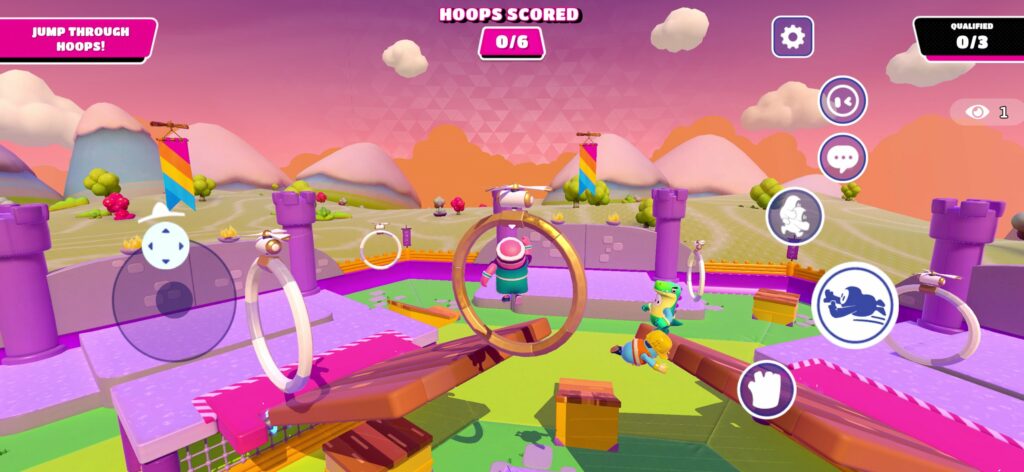This screenshot has width=1024, height=472.
Task: Tap the white four-arrow directional pad icon
Action: pyautogui.click(x=165, y=245)
